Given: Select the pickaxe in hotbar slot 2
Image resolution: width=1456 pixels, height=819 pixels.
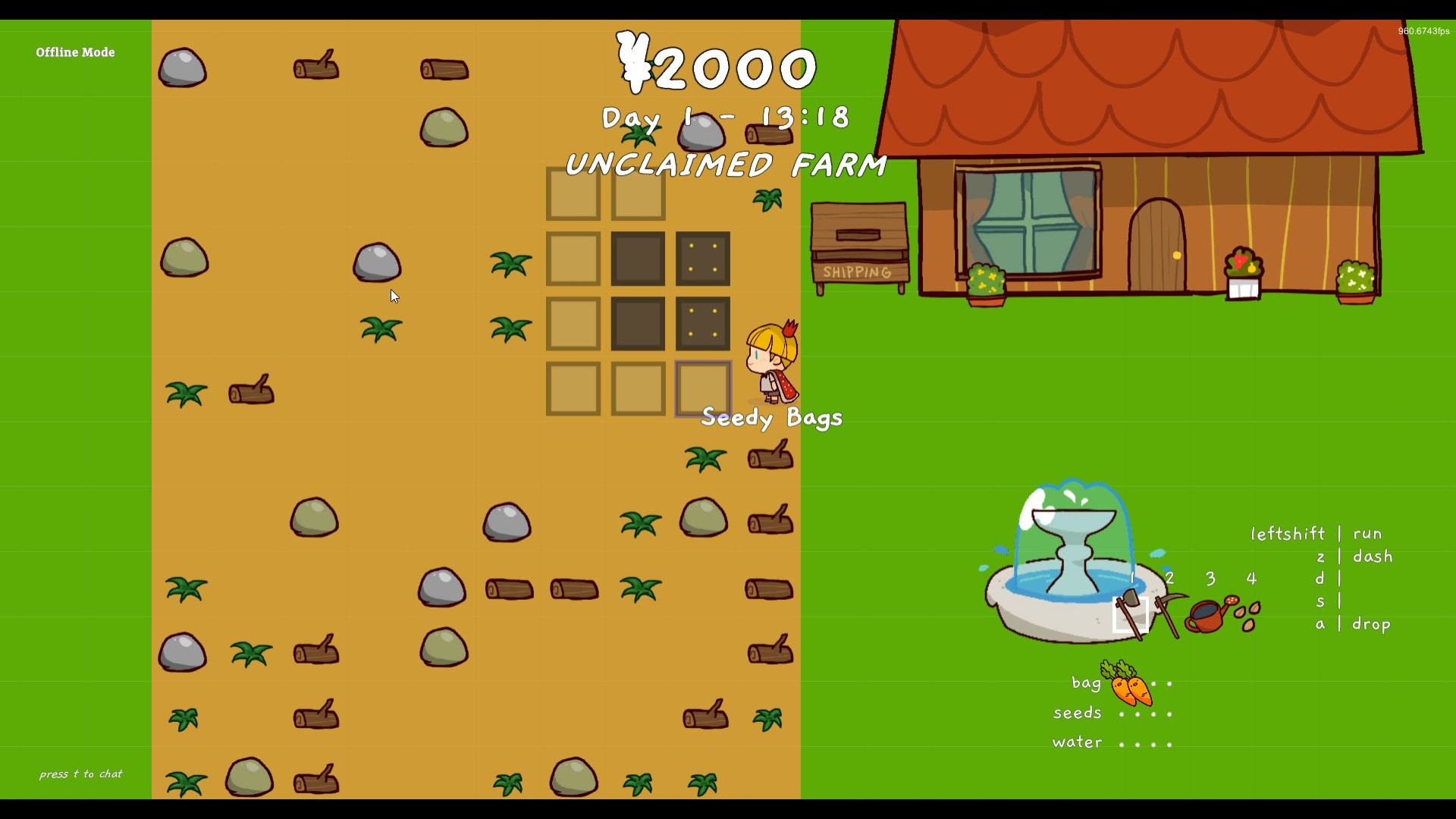Looking at the screenshot, I should (x=1168, y=611).
